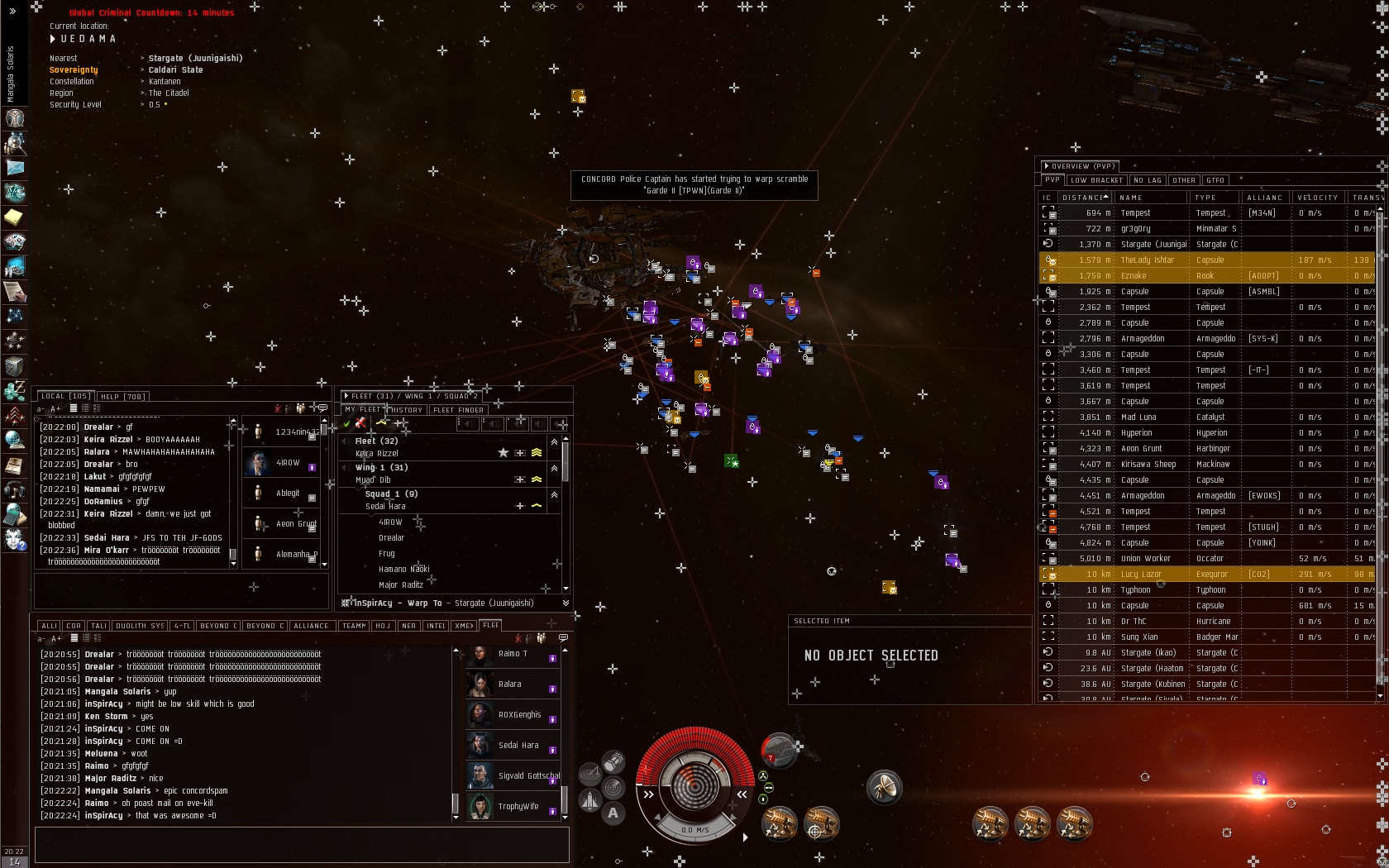1389x868 pixels.
Task: Open the Intel chat channel tab
Action: 436,626
